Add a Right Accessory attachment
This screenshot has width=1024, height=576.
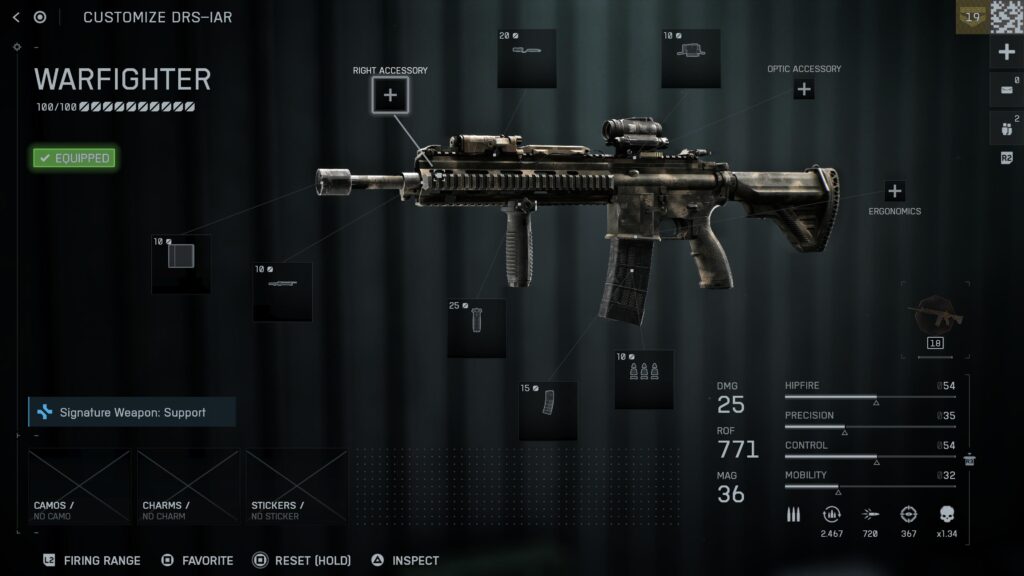pyautogui.click(x=390, y=95)
